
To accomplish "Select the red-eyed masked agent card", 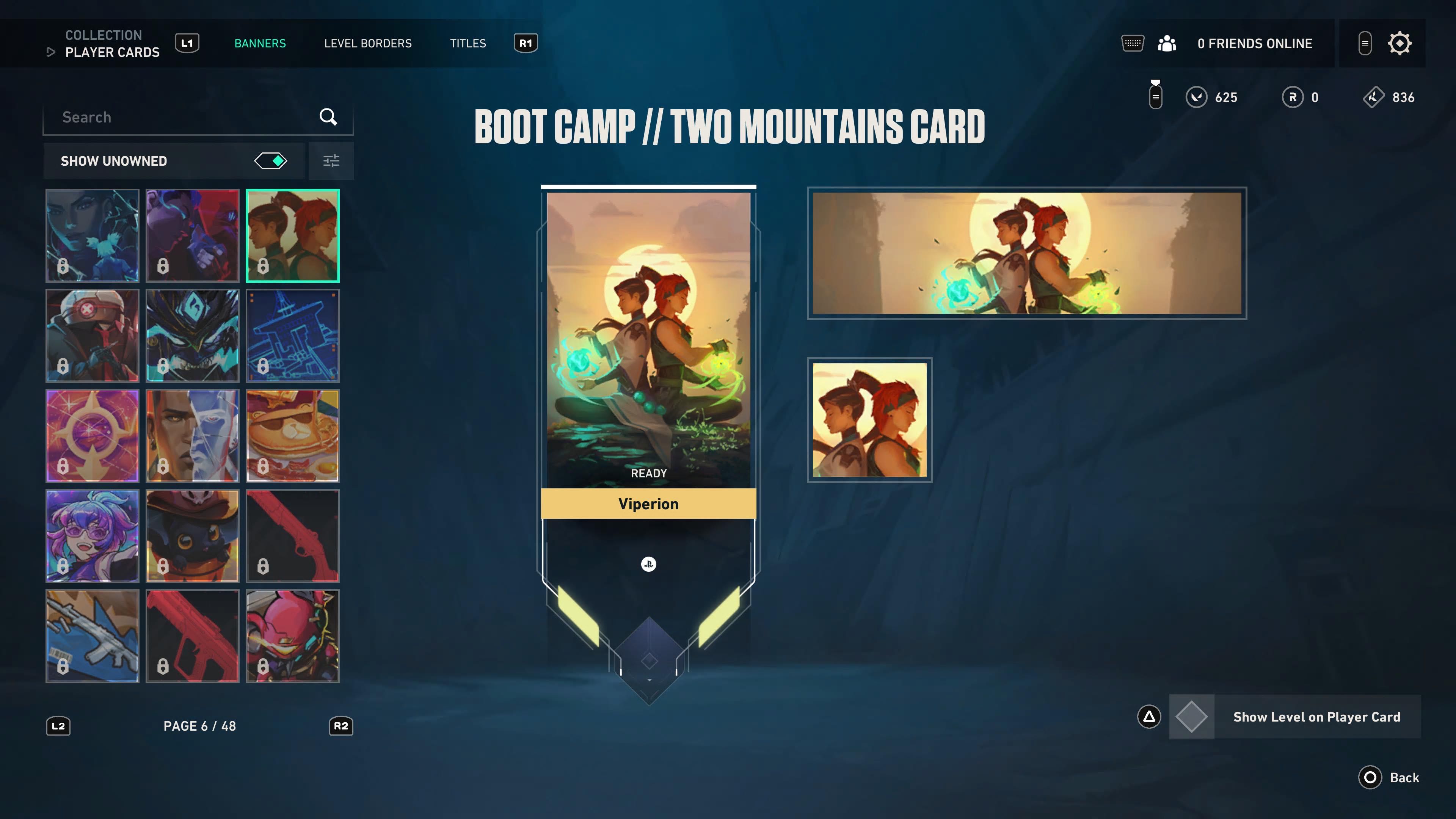I will pos(92,336).
